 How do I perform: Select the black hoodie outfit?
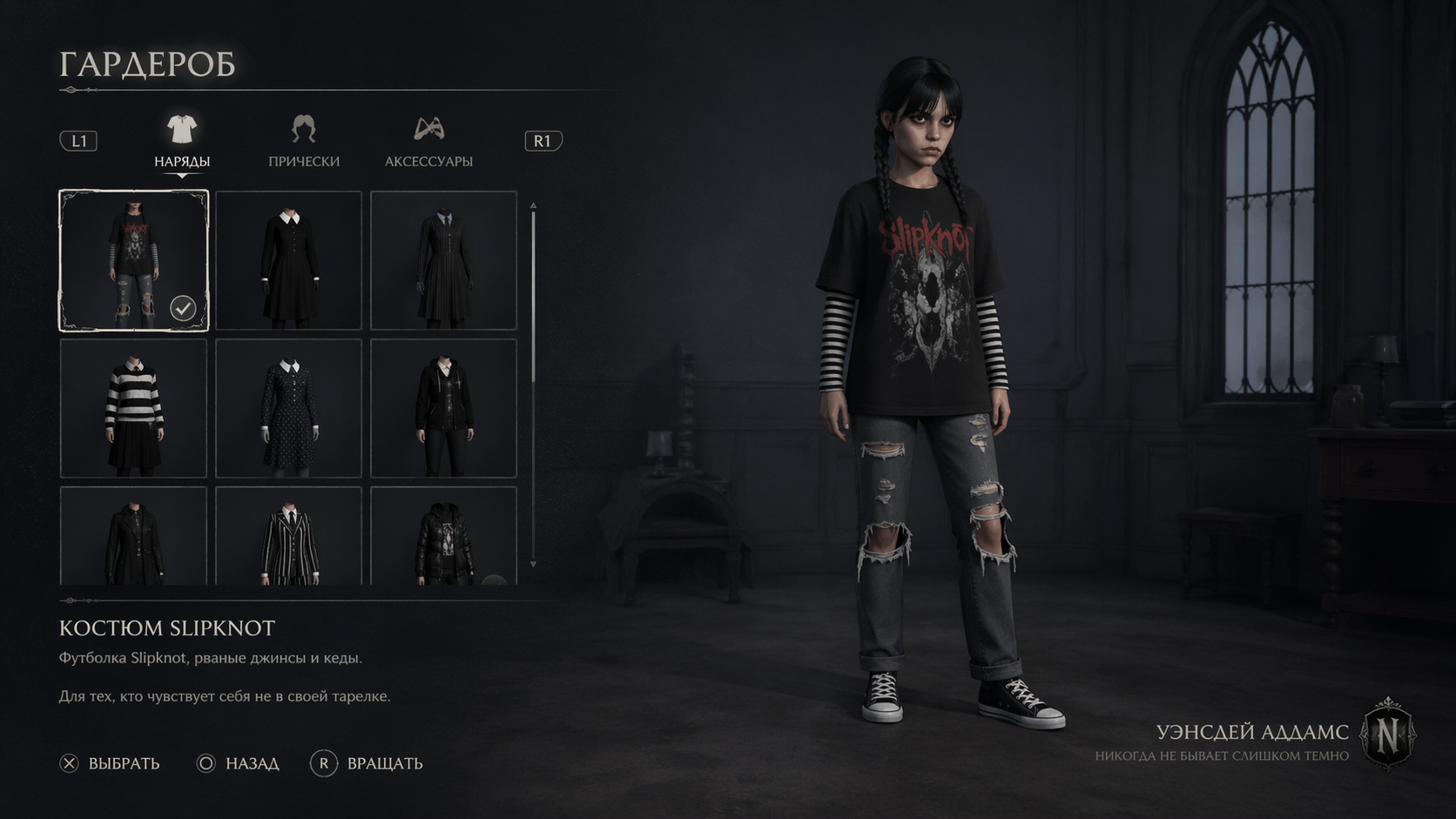pos(443,408)
